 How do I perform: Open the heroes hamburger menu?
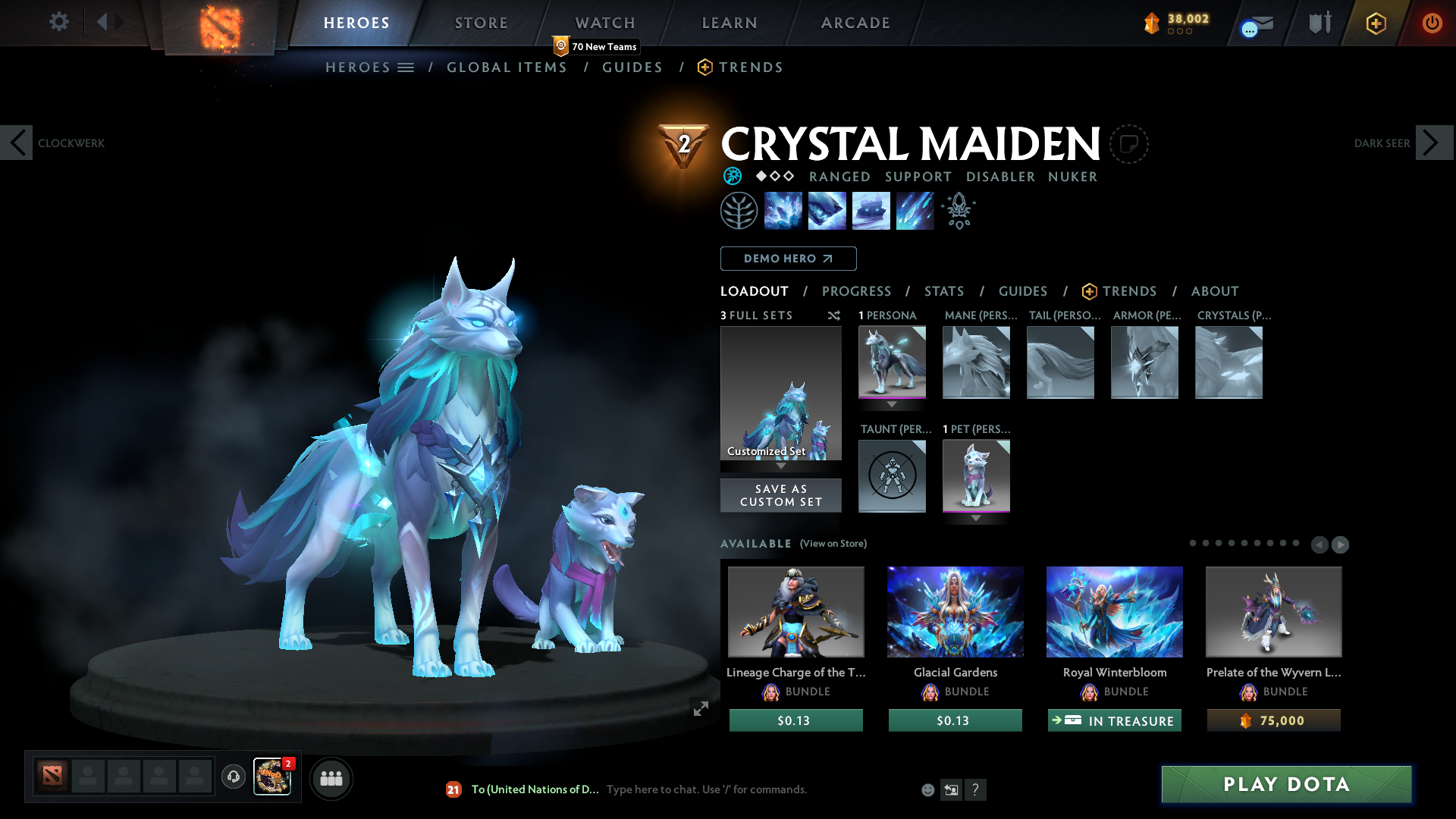pyautogui.click(x=406, y=67)
